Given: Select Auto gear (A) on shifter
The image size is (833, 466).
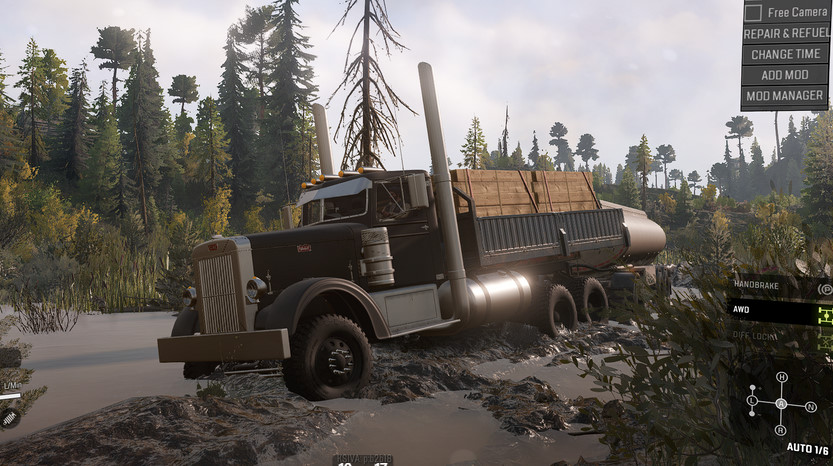Looking at the screenshot, I should point(781,404).
